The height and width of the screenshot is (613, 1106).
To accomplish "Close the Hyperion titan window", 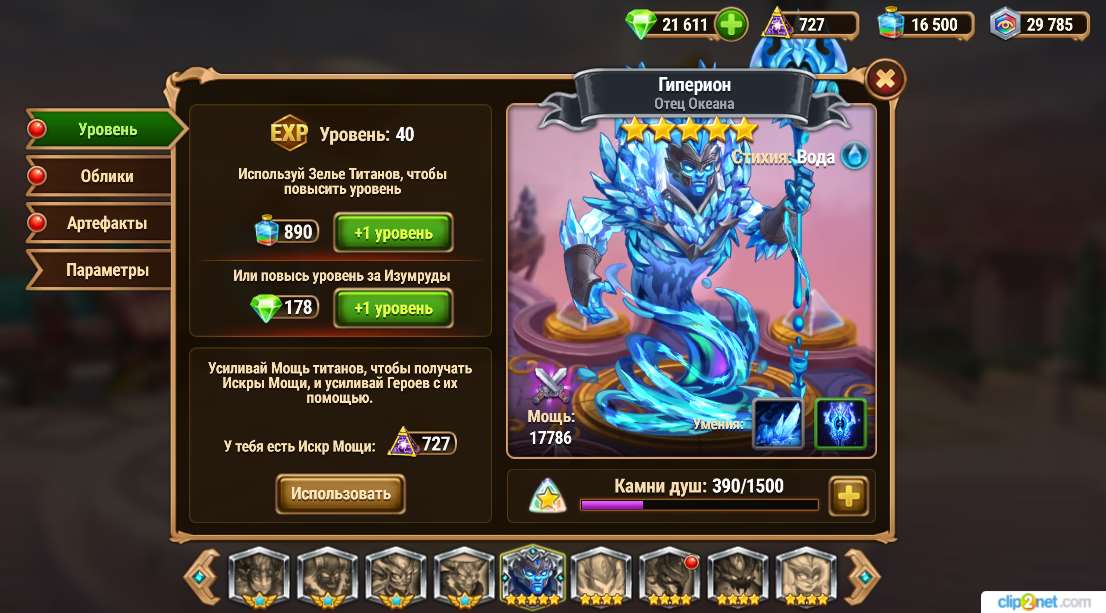I will [x=884, y=78].
